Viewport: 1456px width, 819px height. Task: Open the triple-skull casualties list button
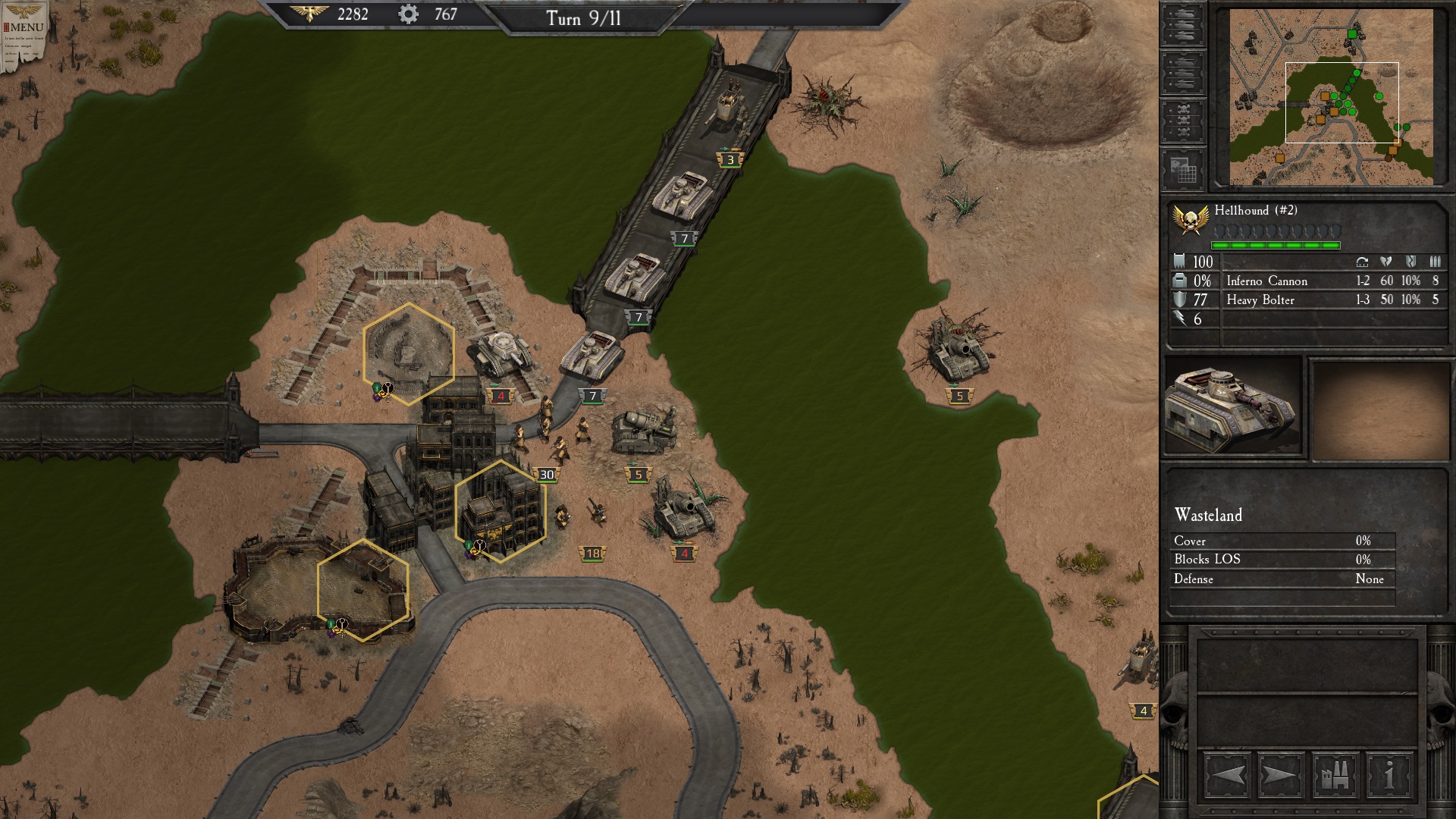pos(1182,121)
